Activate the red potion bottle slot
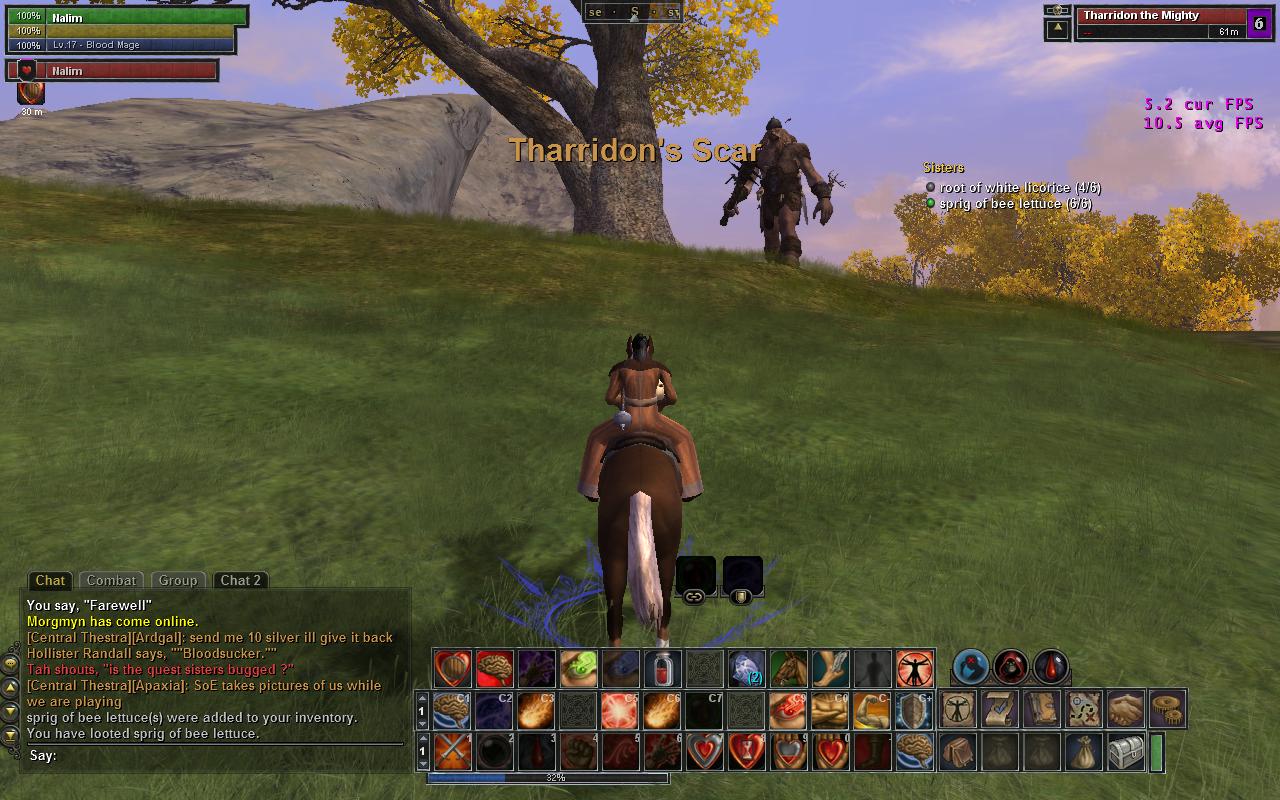Image resolution: width=1280 pixels, height=800 pixels. pyautogui.click(x=662, y=668)
